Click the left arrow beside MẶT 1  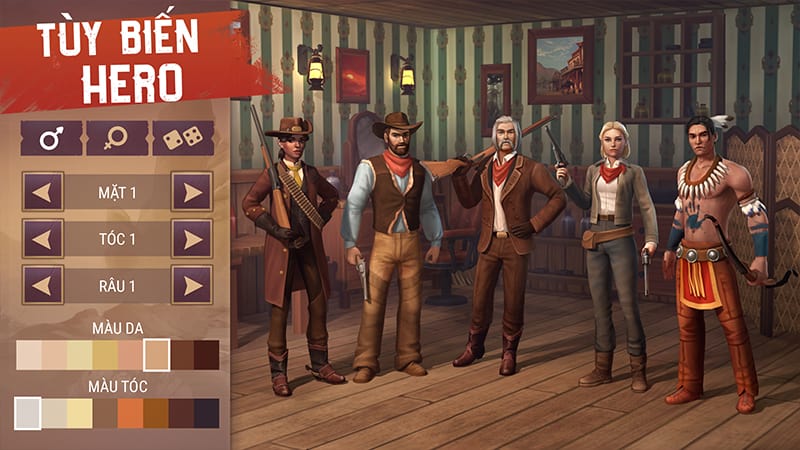[x=43, y=191]
